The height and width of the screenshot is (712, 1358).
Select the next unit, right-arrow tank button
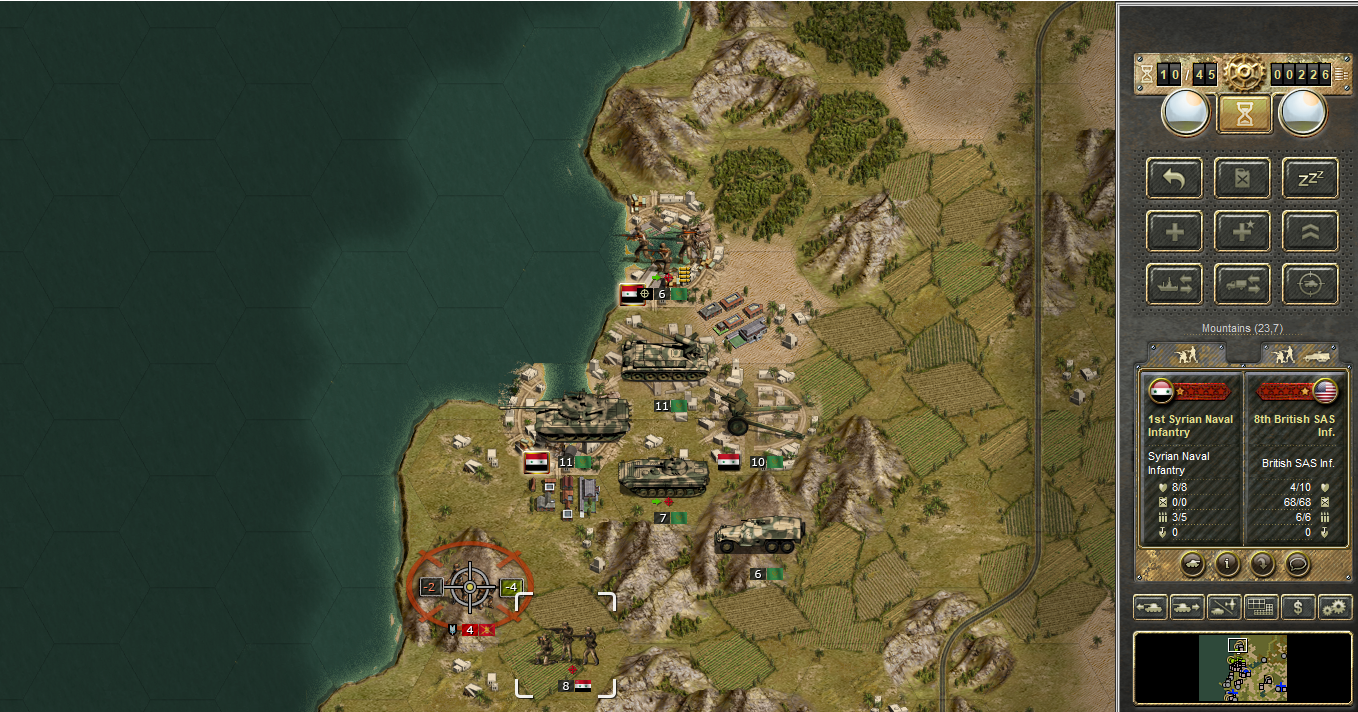pos(1186,607)
